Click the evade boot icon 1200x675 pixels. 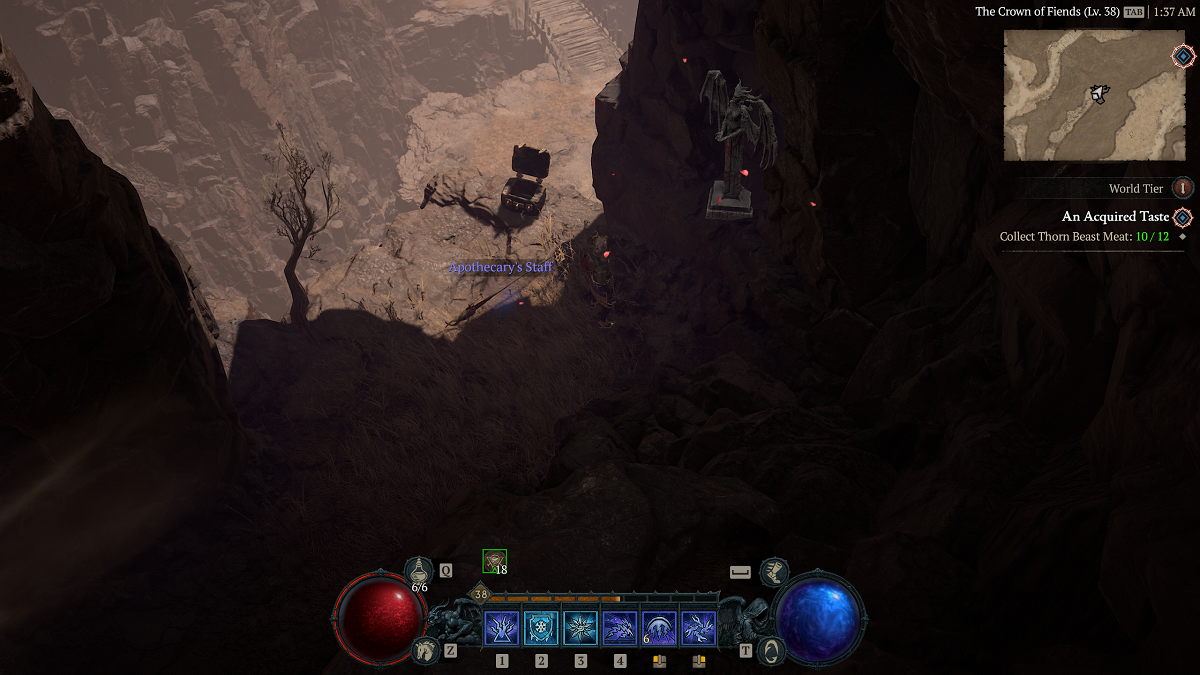tap(772, 572)
